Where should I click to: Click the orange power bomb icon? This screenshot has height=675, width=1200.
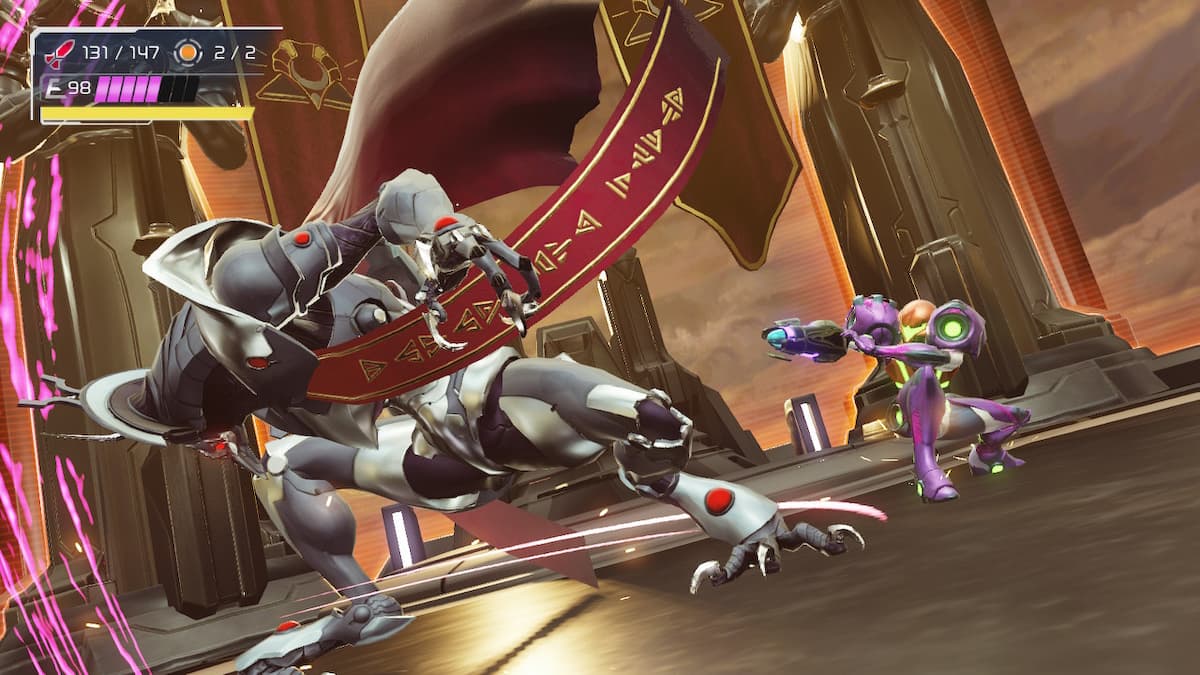(x=187, y=53)
